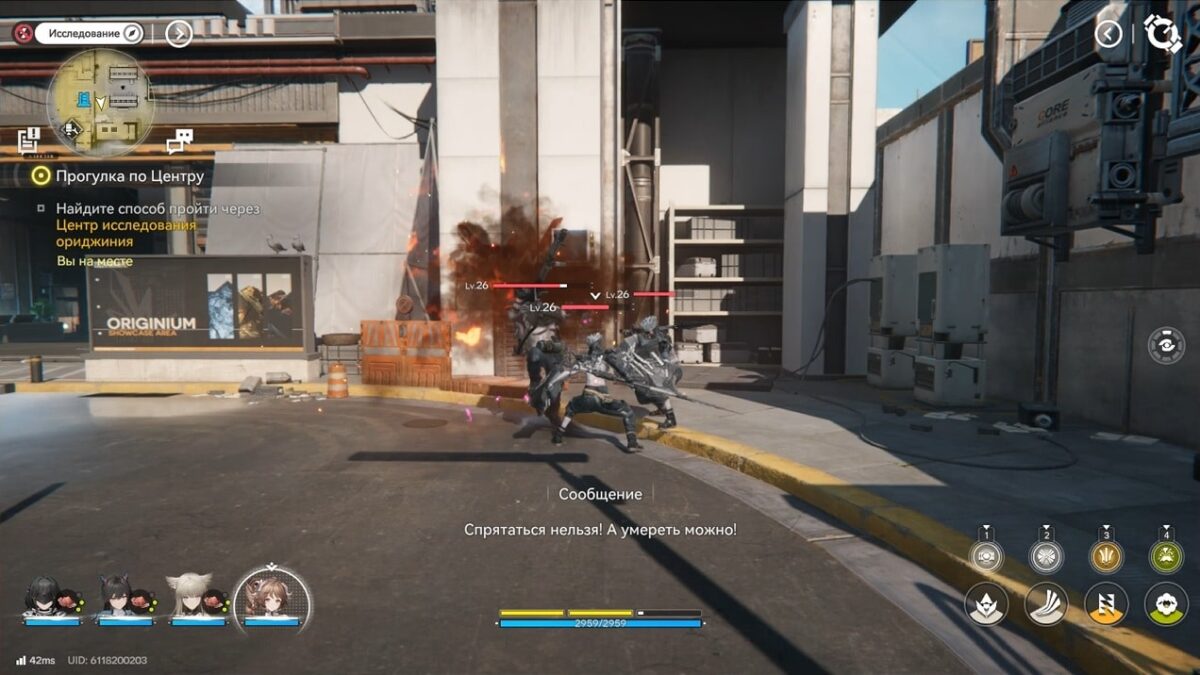
Task: Use the green sheep battle skill
Action: [x=1166, y=604]
